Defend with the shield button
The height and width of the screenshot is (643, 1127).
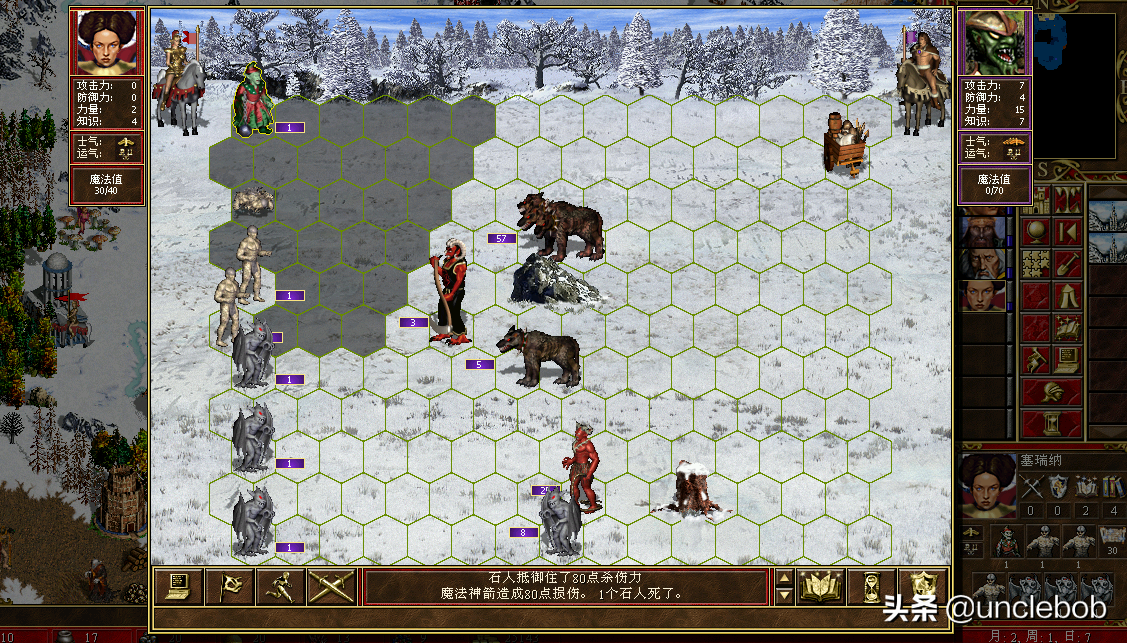pyautogui.click(x=922, y=587)
